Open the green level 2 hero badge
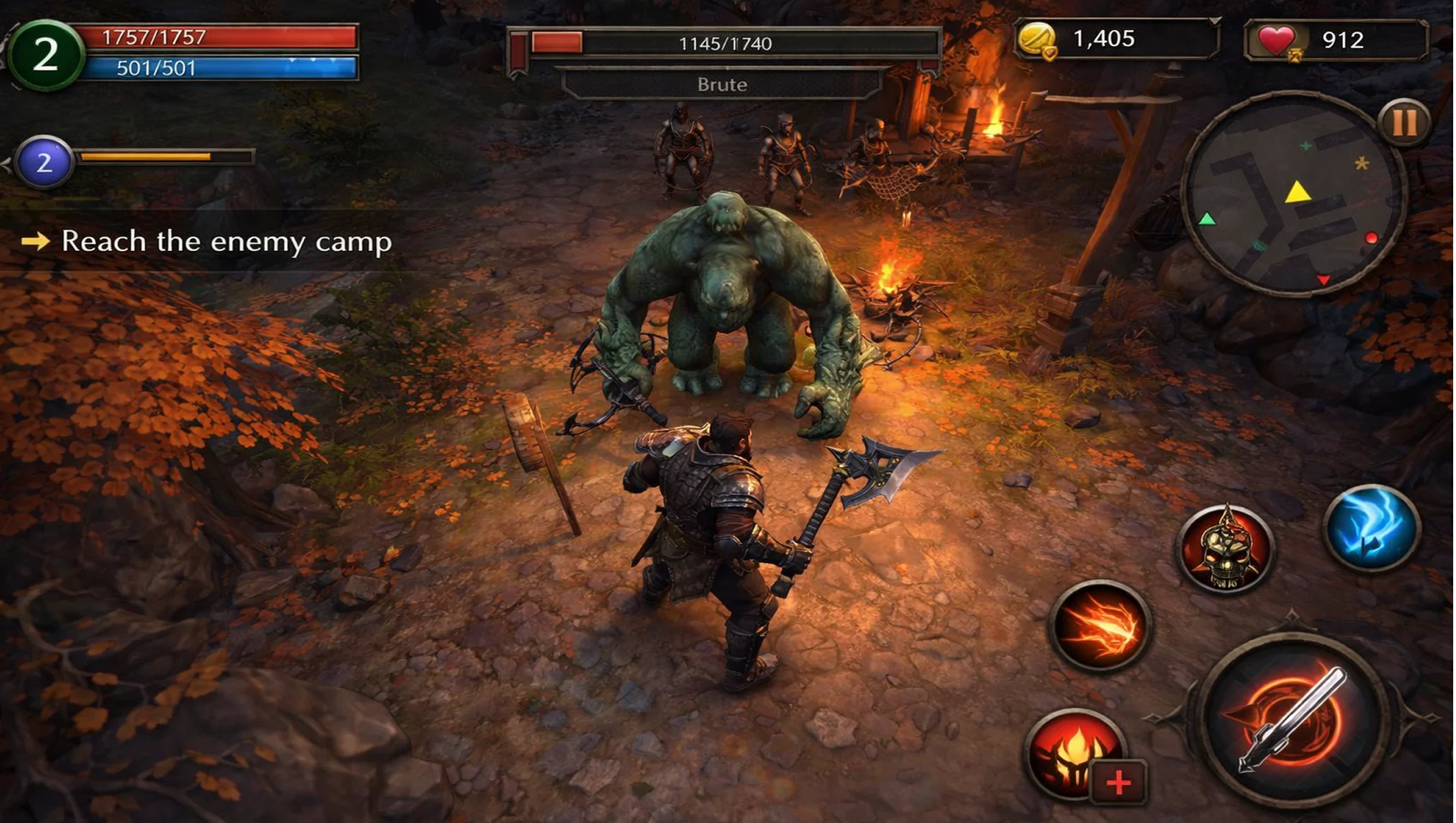Image resolution: width=1456 pixels, height=823 pixels. (45, 54)
